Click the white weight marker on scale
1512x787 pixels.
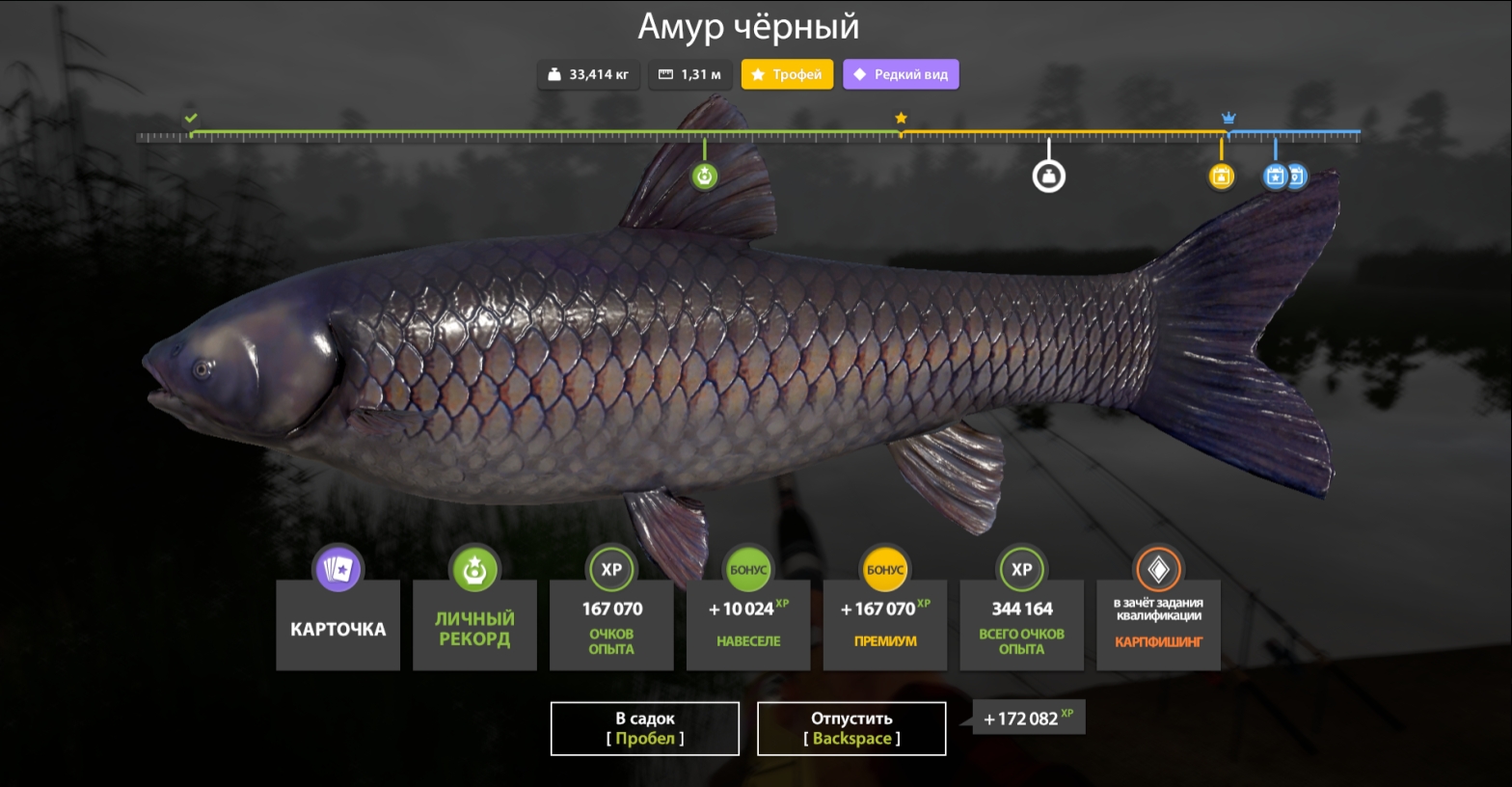pyautogui.click(x=1049, y=176)
